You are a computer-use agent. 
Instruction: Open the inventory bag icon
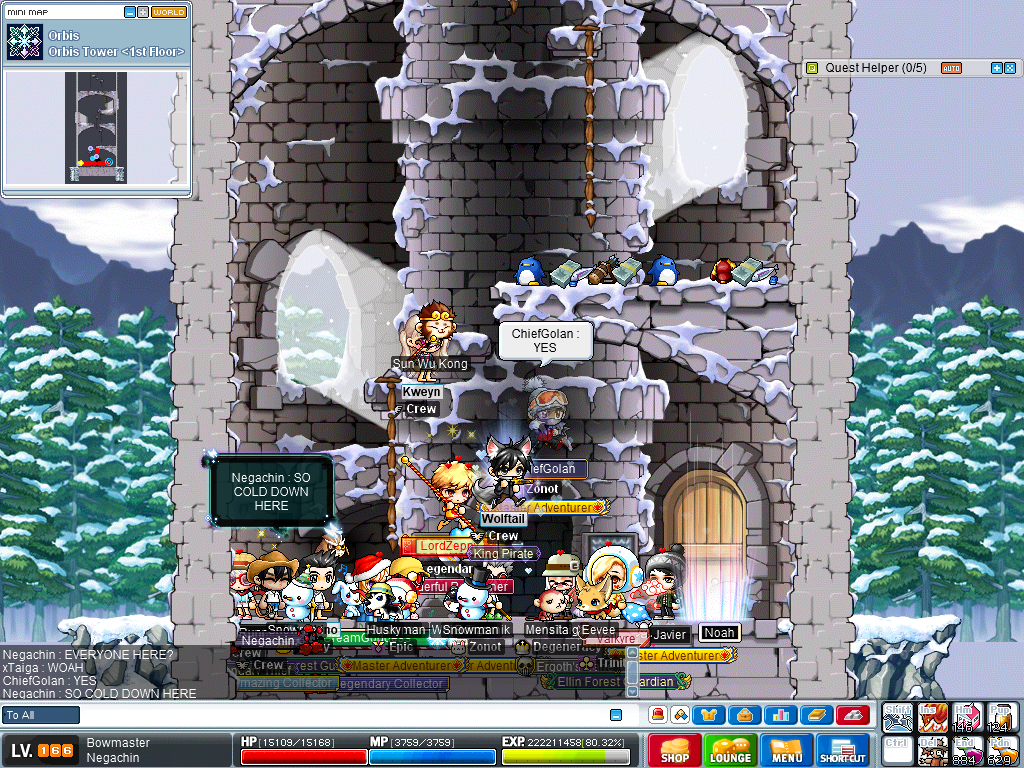point(745,715)
